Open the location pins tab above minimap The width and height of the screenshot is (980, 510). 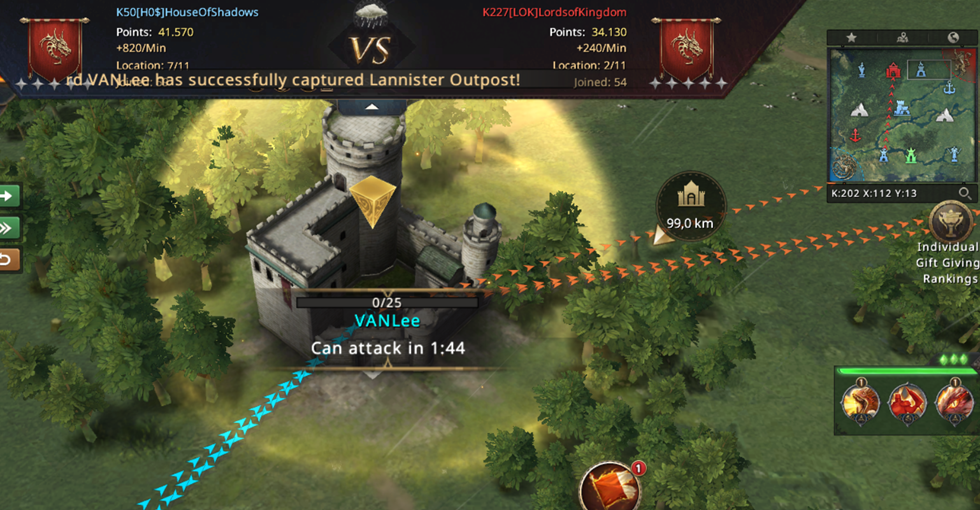click(902, 38)
